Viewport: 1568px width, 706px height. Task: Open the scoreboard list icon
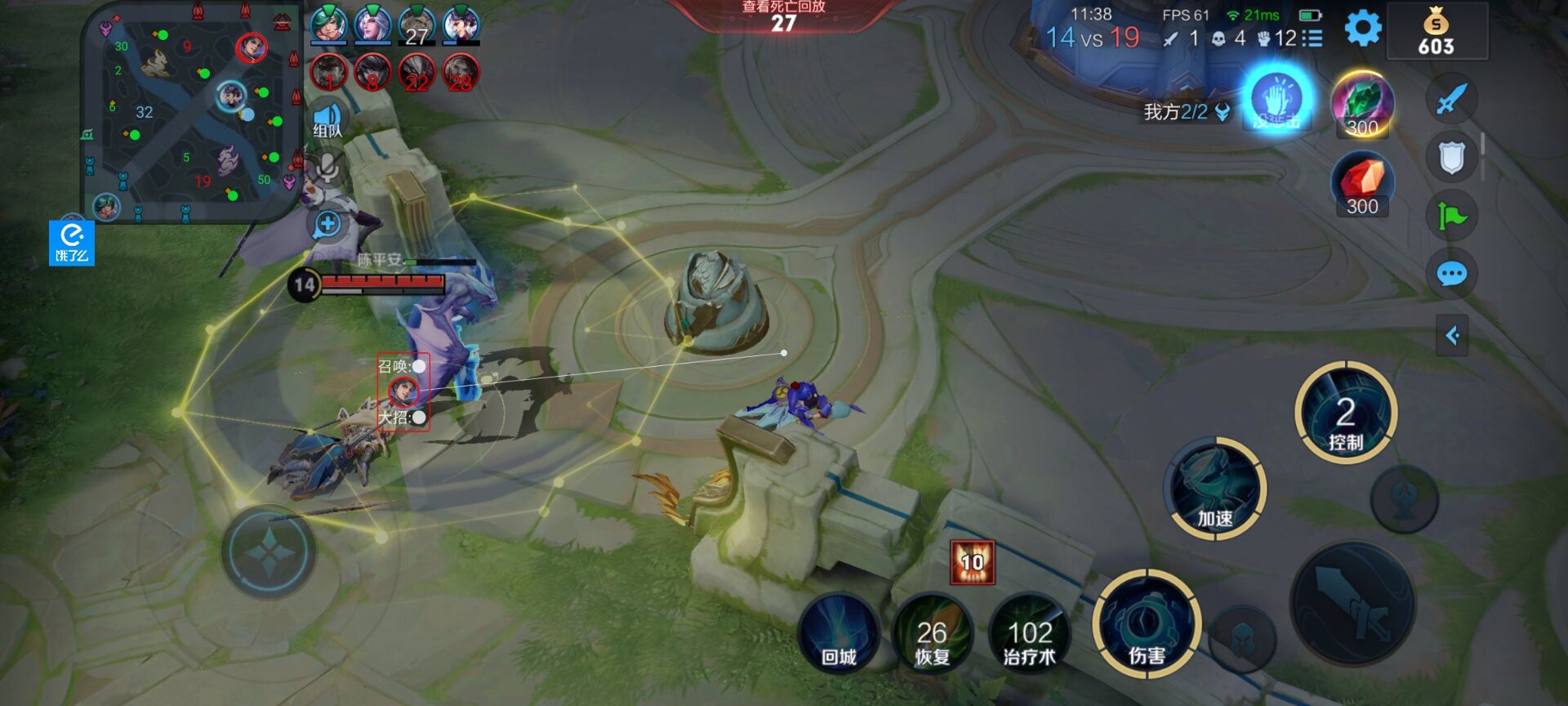click(1312, 38)
